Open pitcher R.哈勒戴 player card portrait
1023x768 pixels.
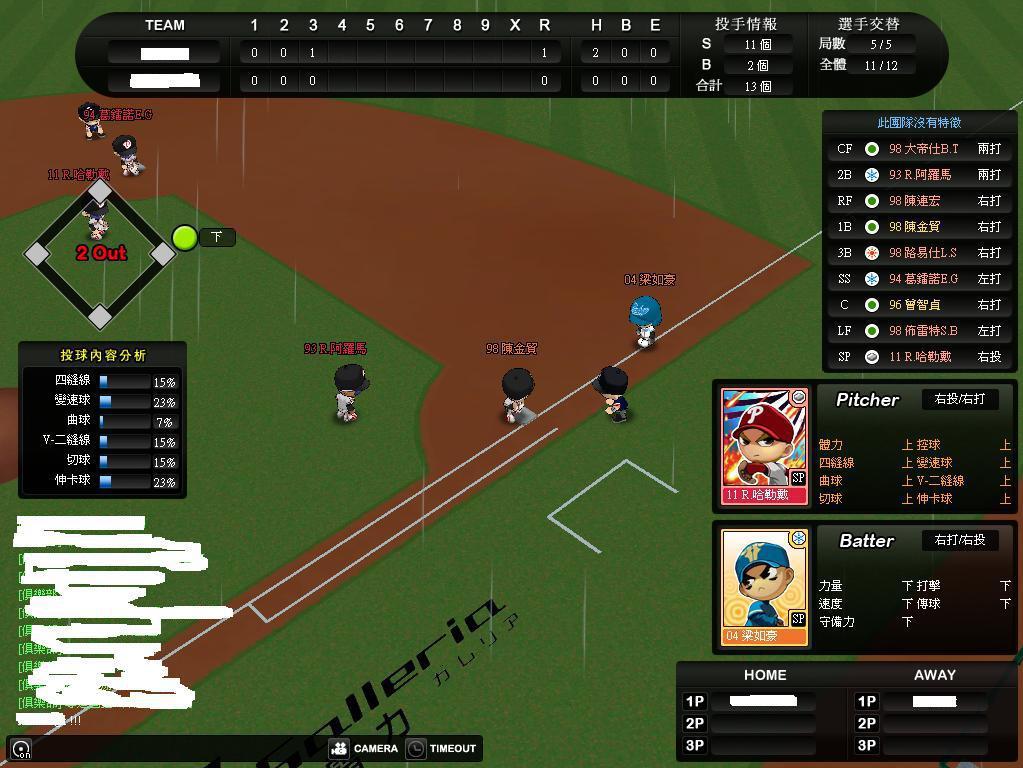(765, 445)
